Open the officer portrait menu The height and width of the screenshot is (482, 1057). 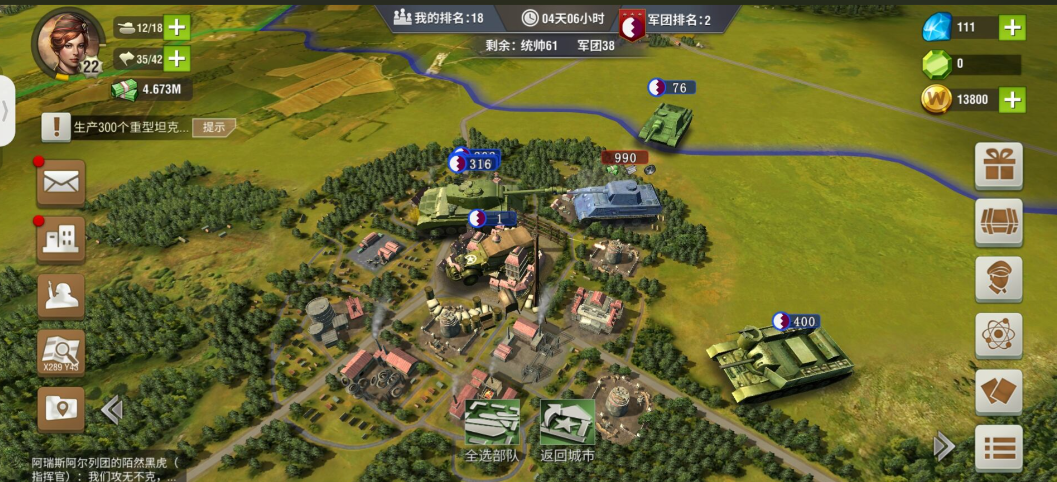coord(998,279)
